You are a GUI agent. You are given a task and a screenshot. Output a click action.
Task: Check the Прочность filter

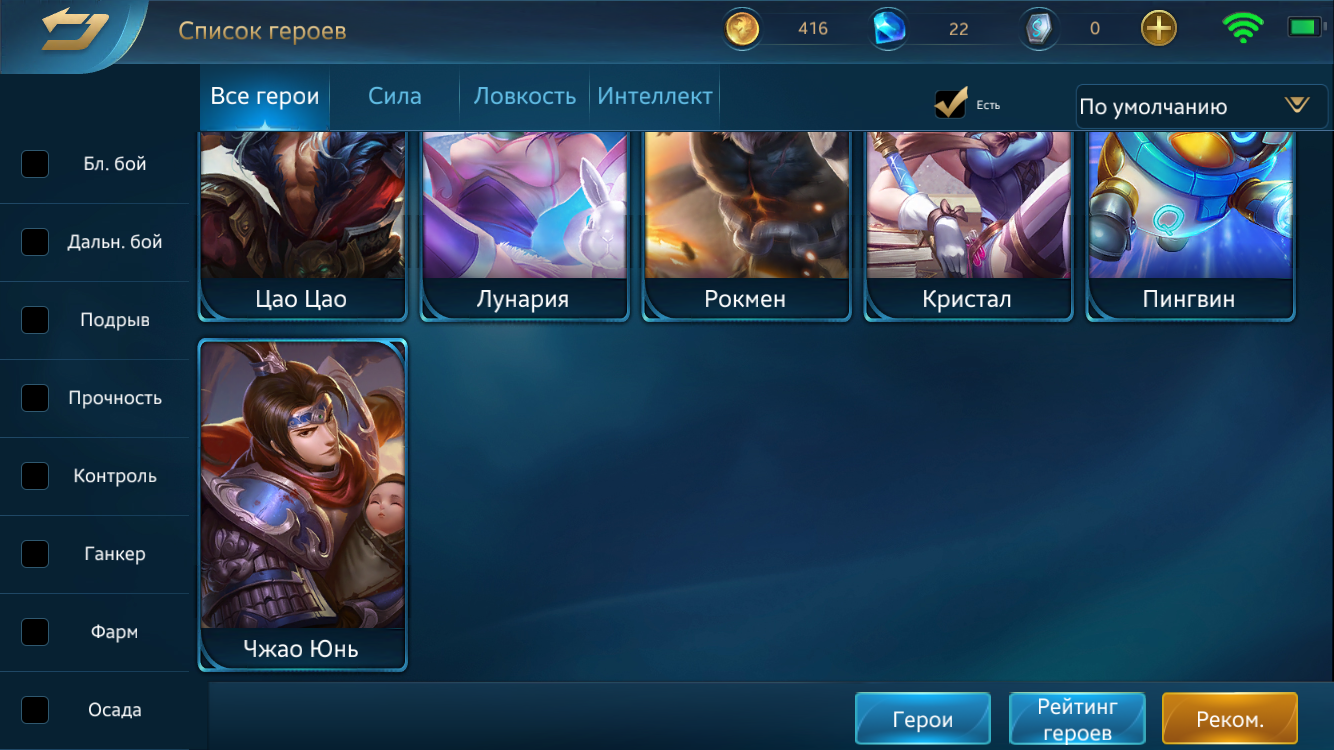pyautogui.click(x=35, y=398)
